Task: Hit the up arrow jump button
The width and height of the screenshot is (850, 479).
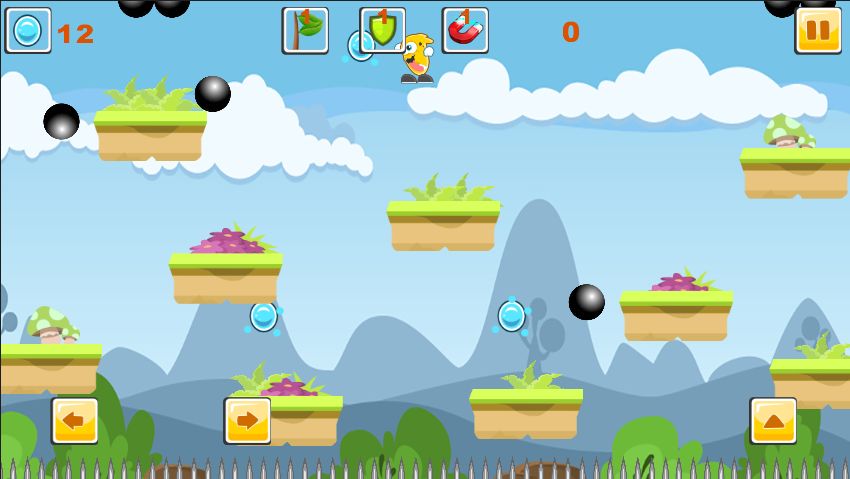Action: (x=773, y=421)
